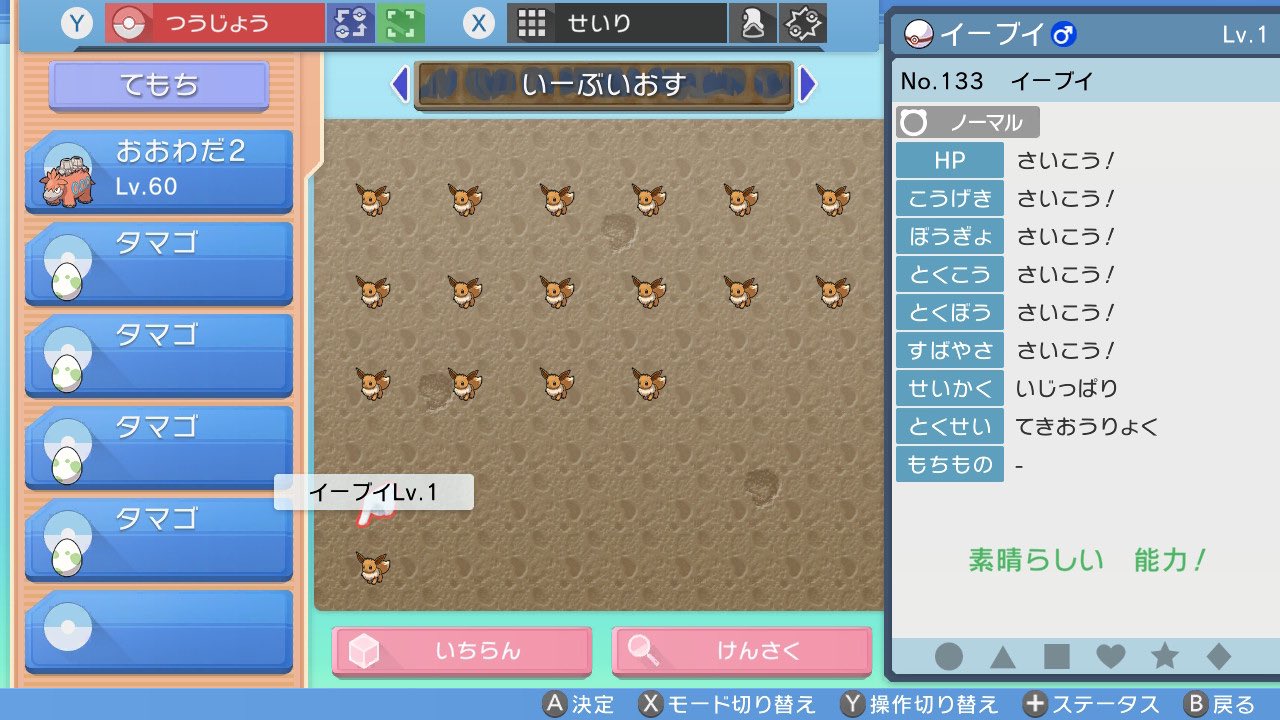Click the Poké Ball icon beside つうじょう
Screen dimensions: 1280x720
130,22
